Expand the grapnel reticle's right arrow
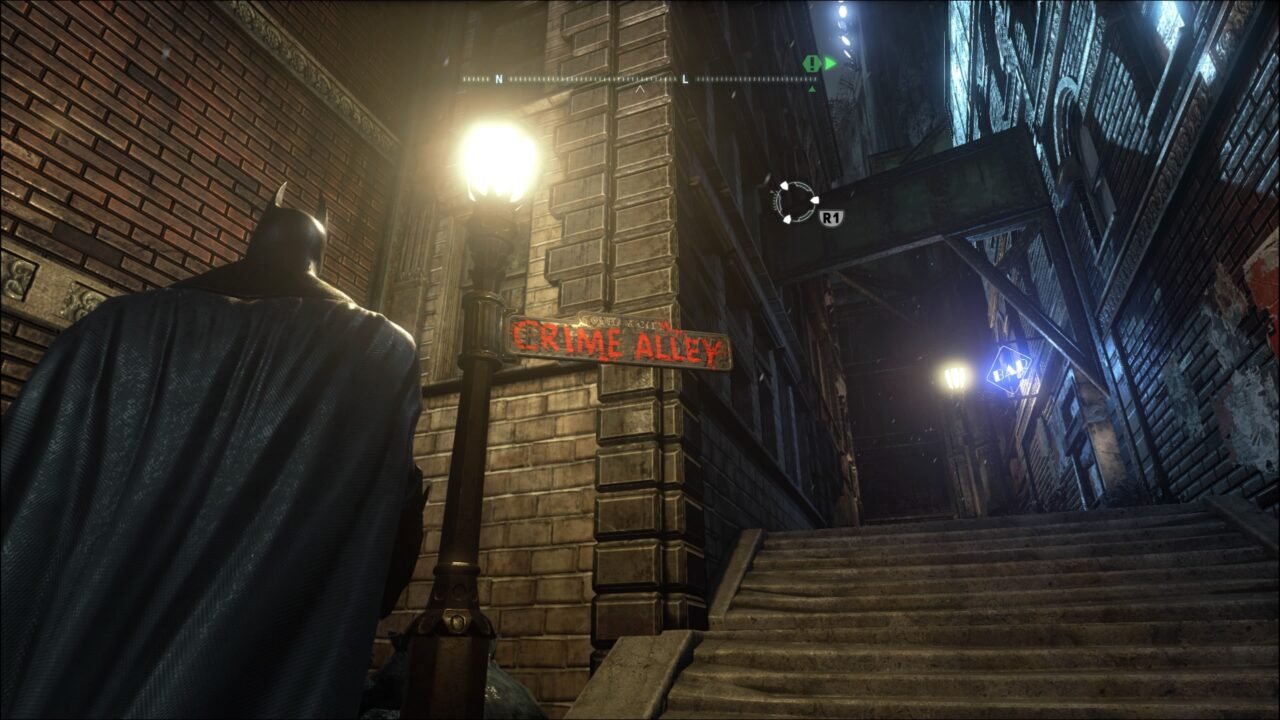 (815, 200)
